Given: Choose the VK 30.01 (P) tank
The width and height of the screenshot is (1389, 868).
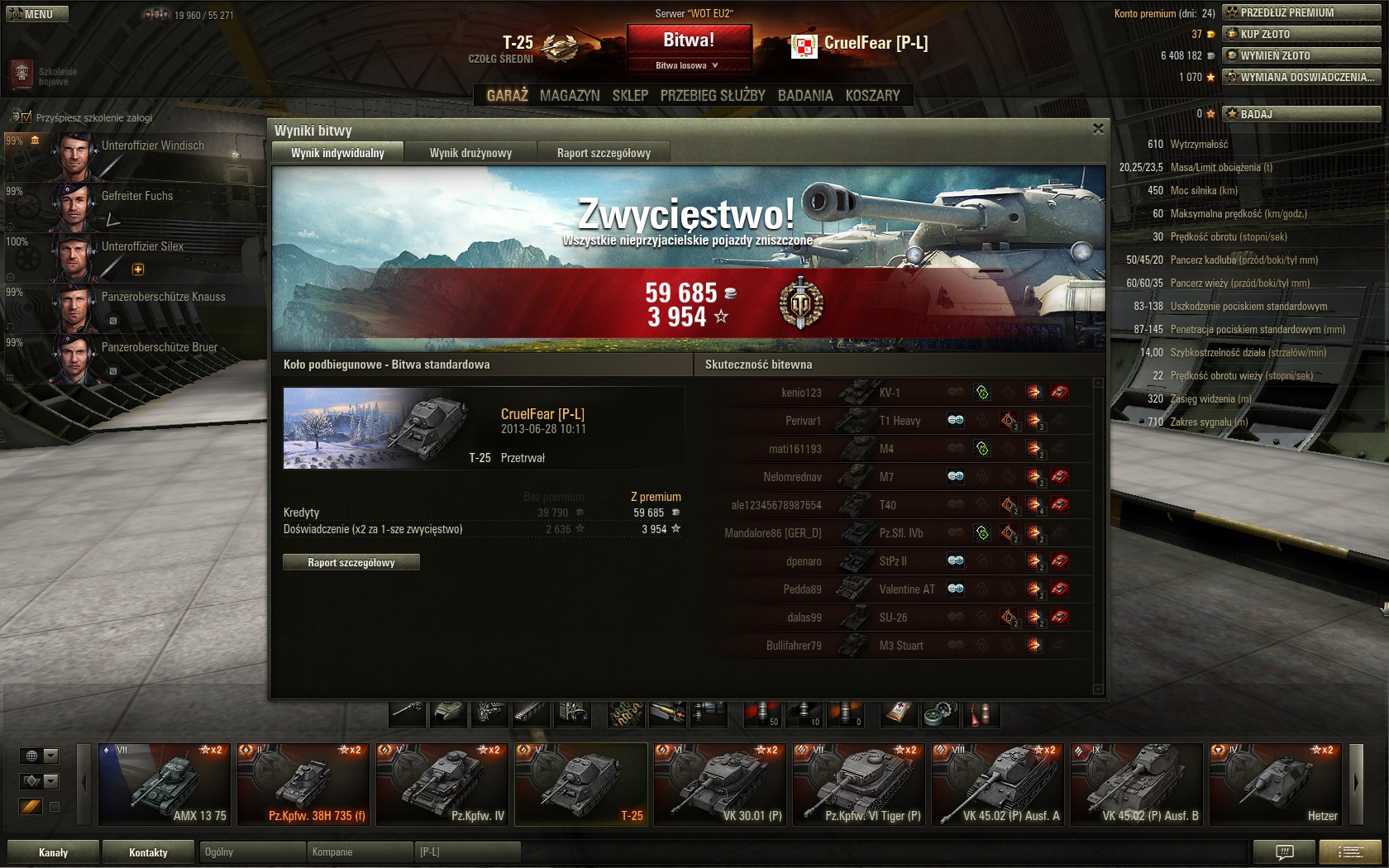Looking at the screenshot, I should (x=720, y=784).
